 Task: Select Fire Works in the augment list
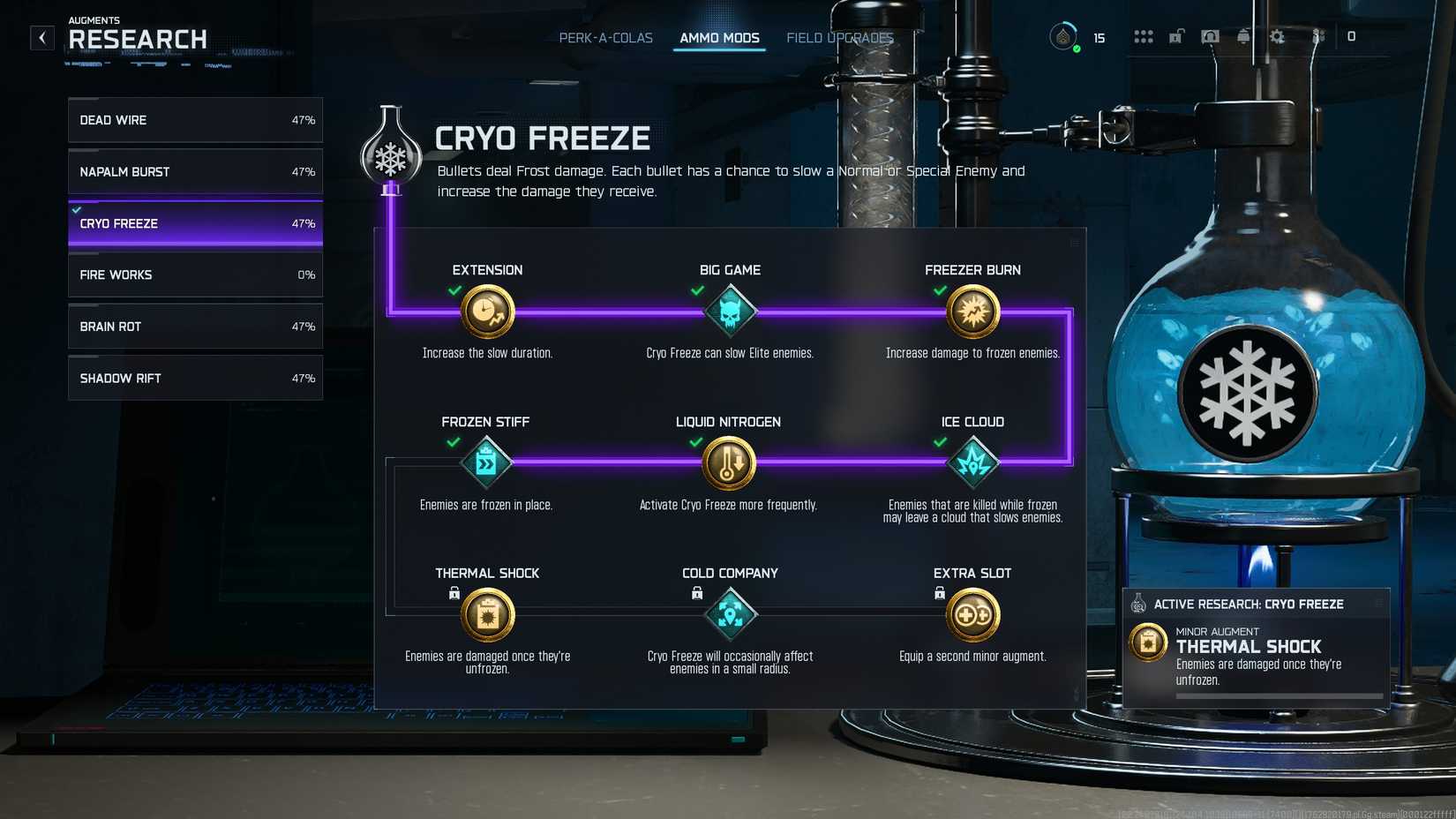click(x=194, y=274)
